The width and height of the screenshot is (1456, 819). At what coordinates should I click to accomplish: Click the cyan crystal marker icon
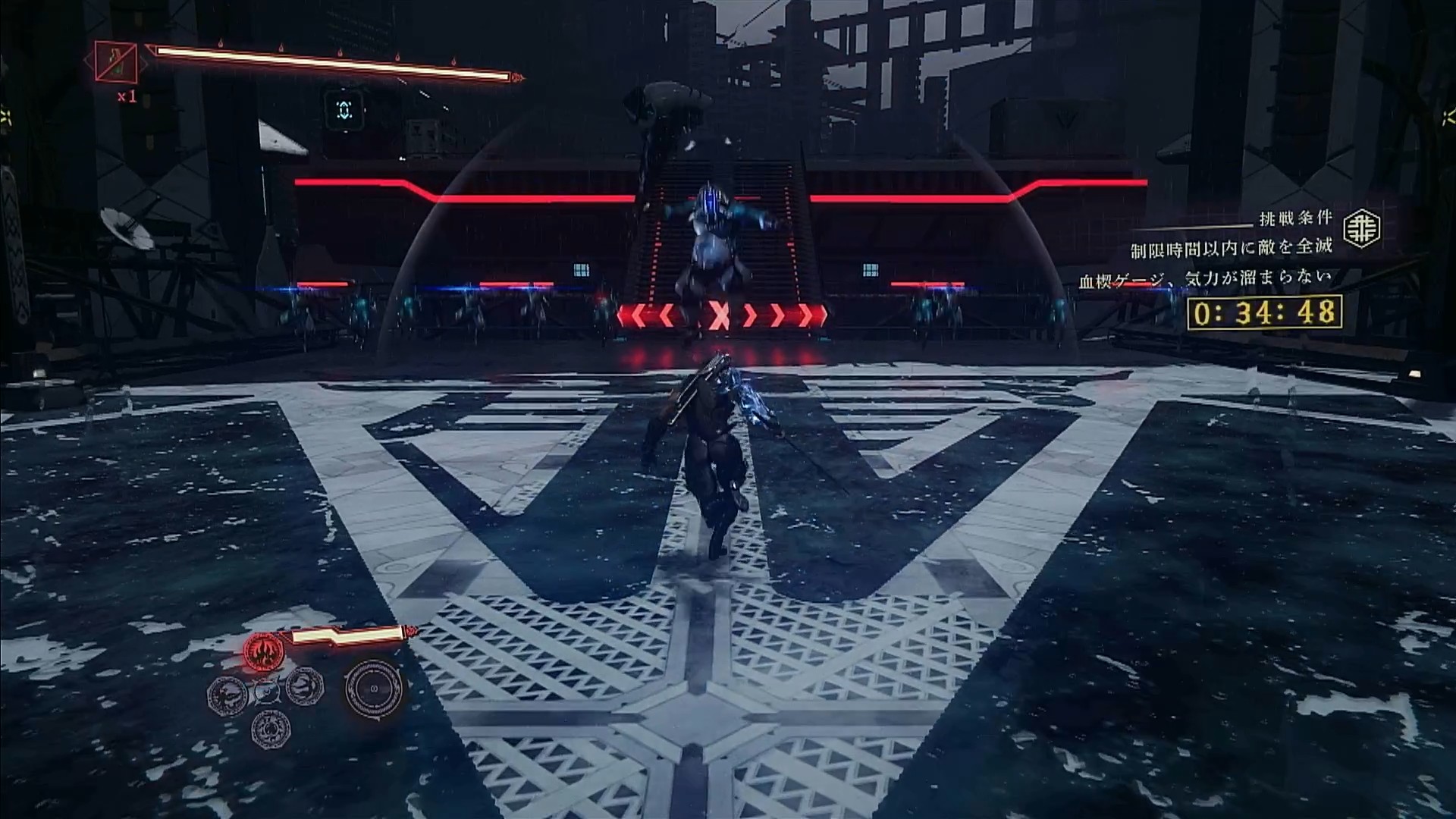[344, 111]
